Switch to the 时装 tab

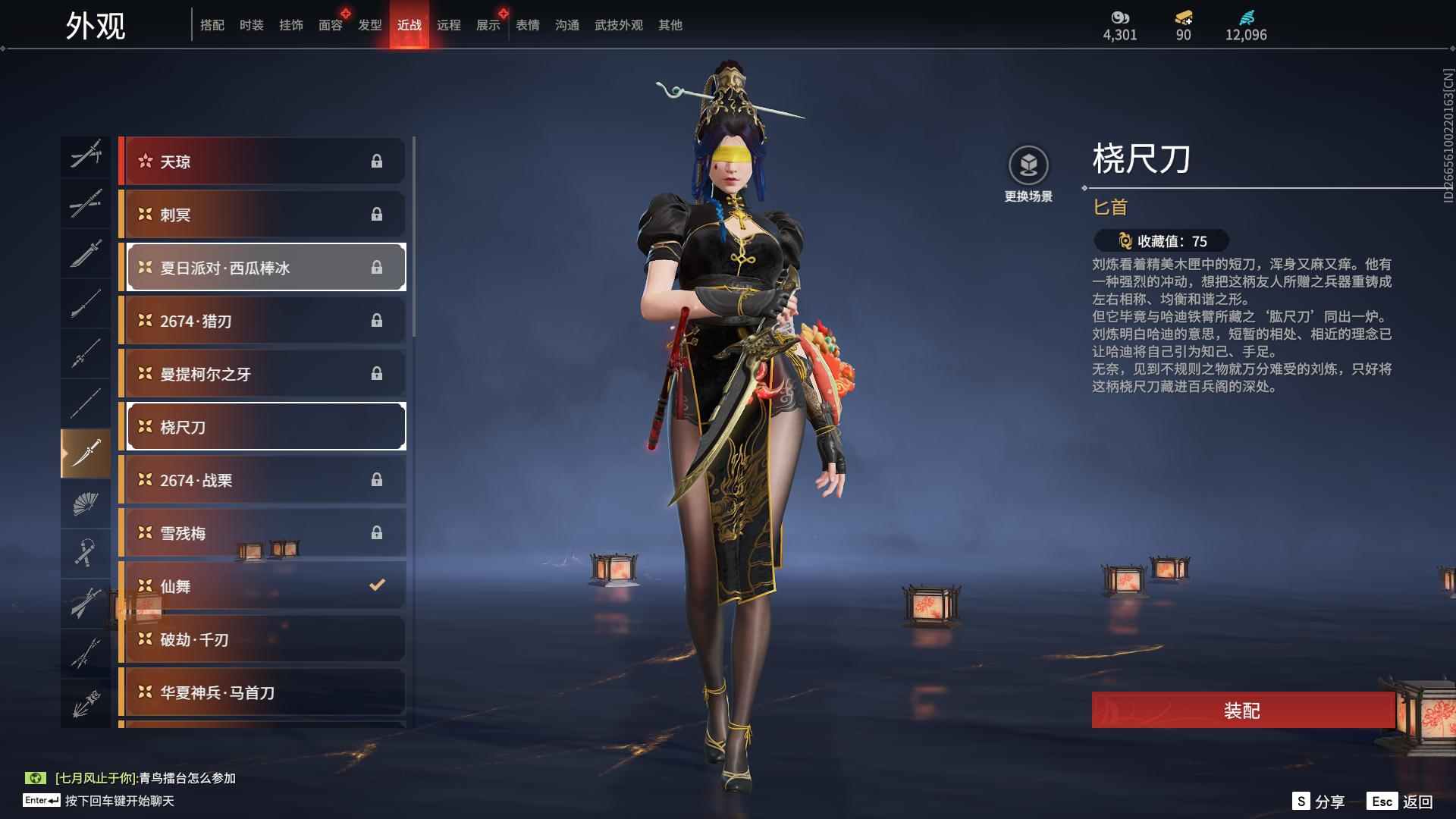251,24
